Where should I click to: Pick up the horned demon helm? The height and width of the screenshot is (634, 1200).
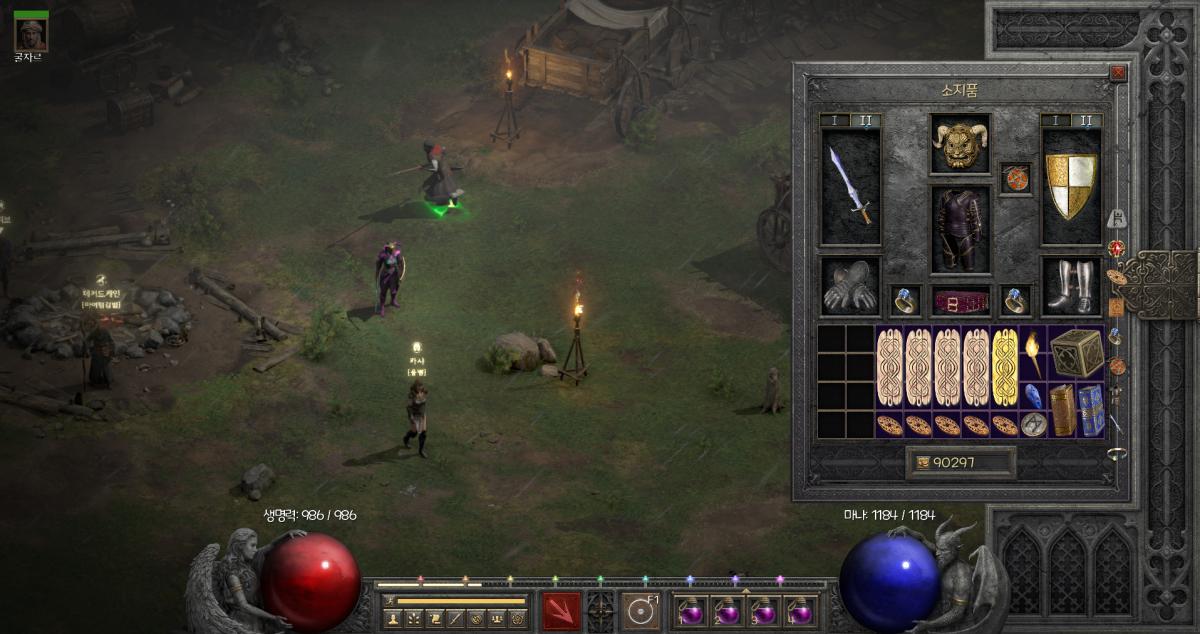point(960,144)
